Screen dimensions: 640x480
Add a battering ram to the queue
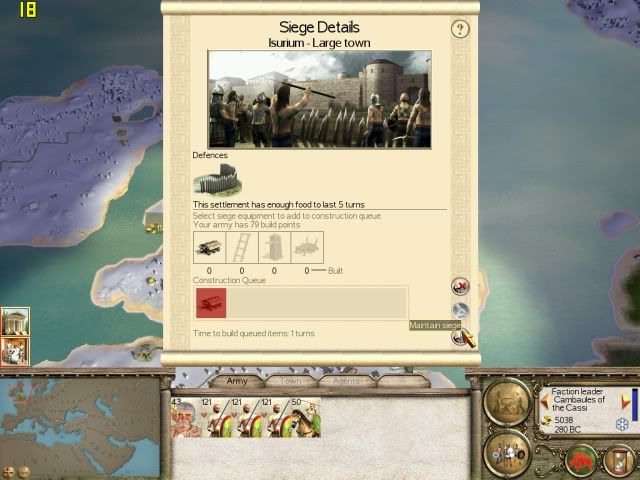tap(209, 247)
